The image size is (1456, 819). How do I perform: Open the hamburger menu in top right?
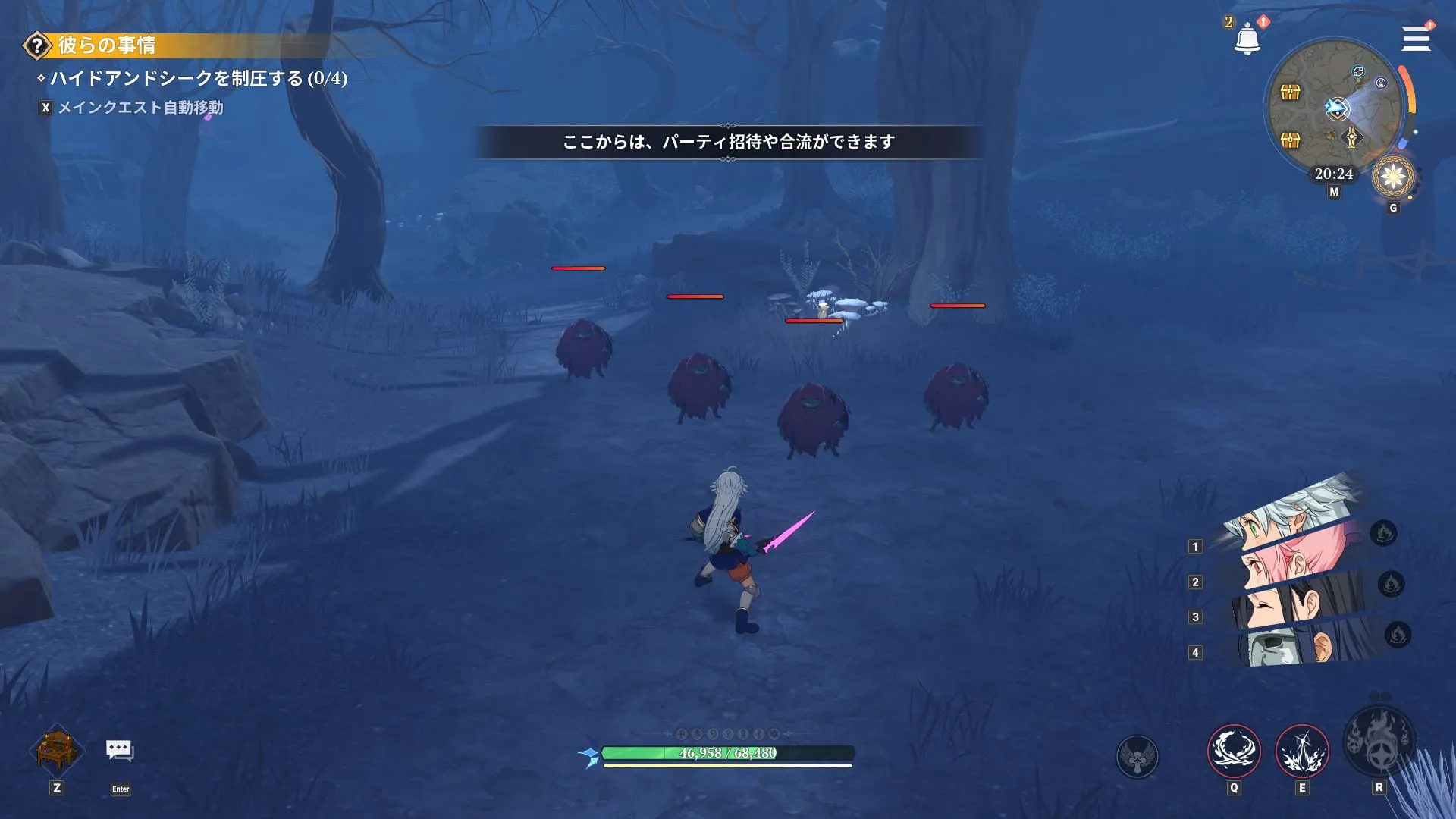pos(1415,39)
